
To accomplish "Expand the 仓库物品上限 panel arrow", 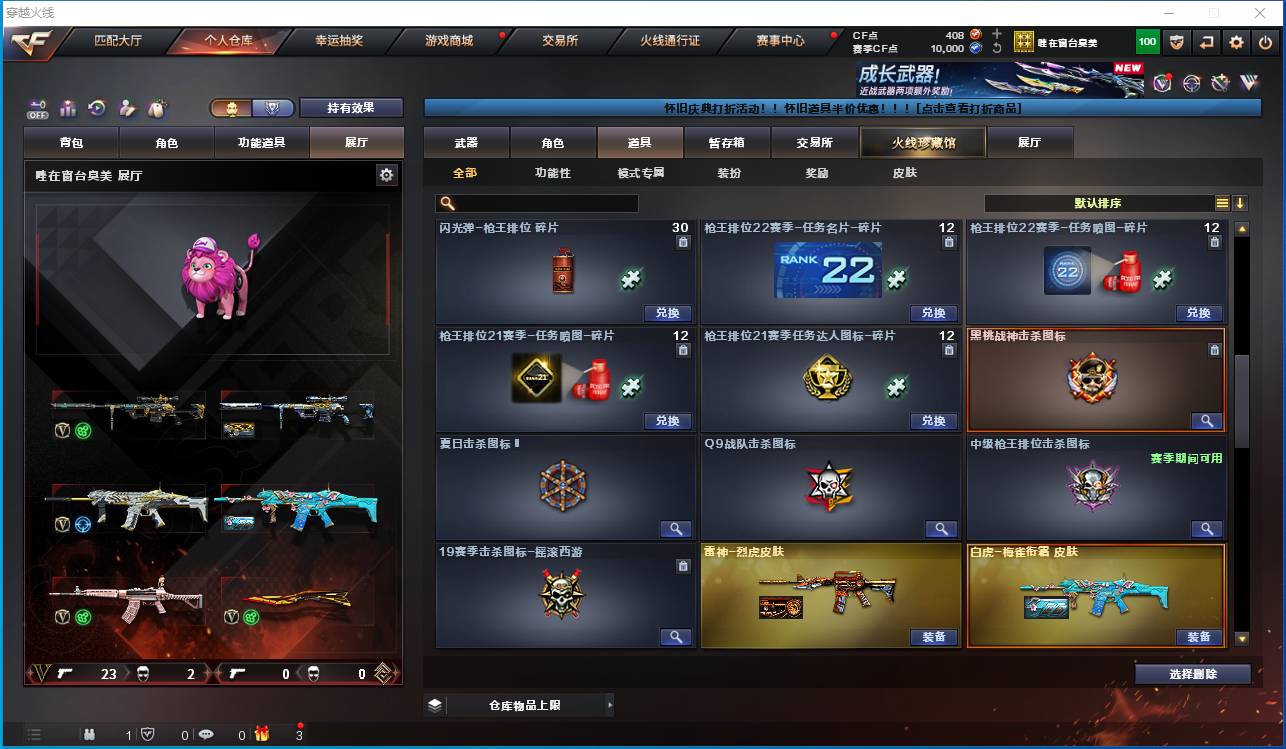I will coord(610,705).
